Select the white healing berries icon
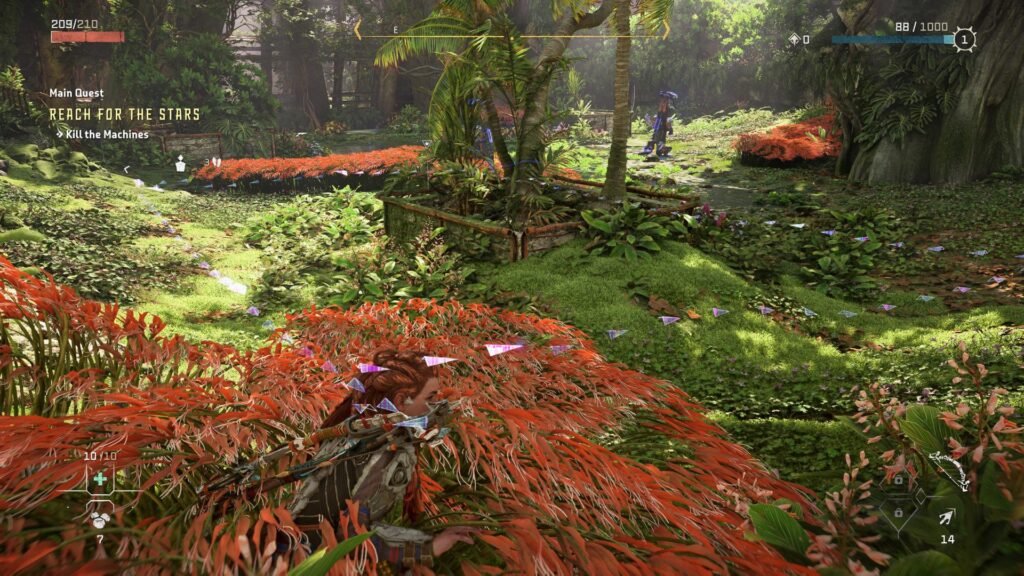This screenshot has height=576, width=1024. pos(100,518)
